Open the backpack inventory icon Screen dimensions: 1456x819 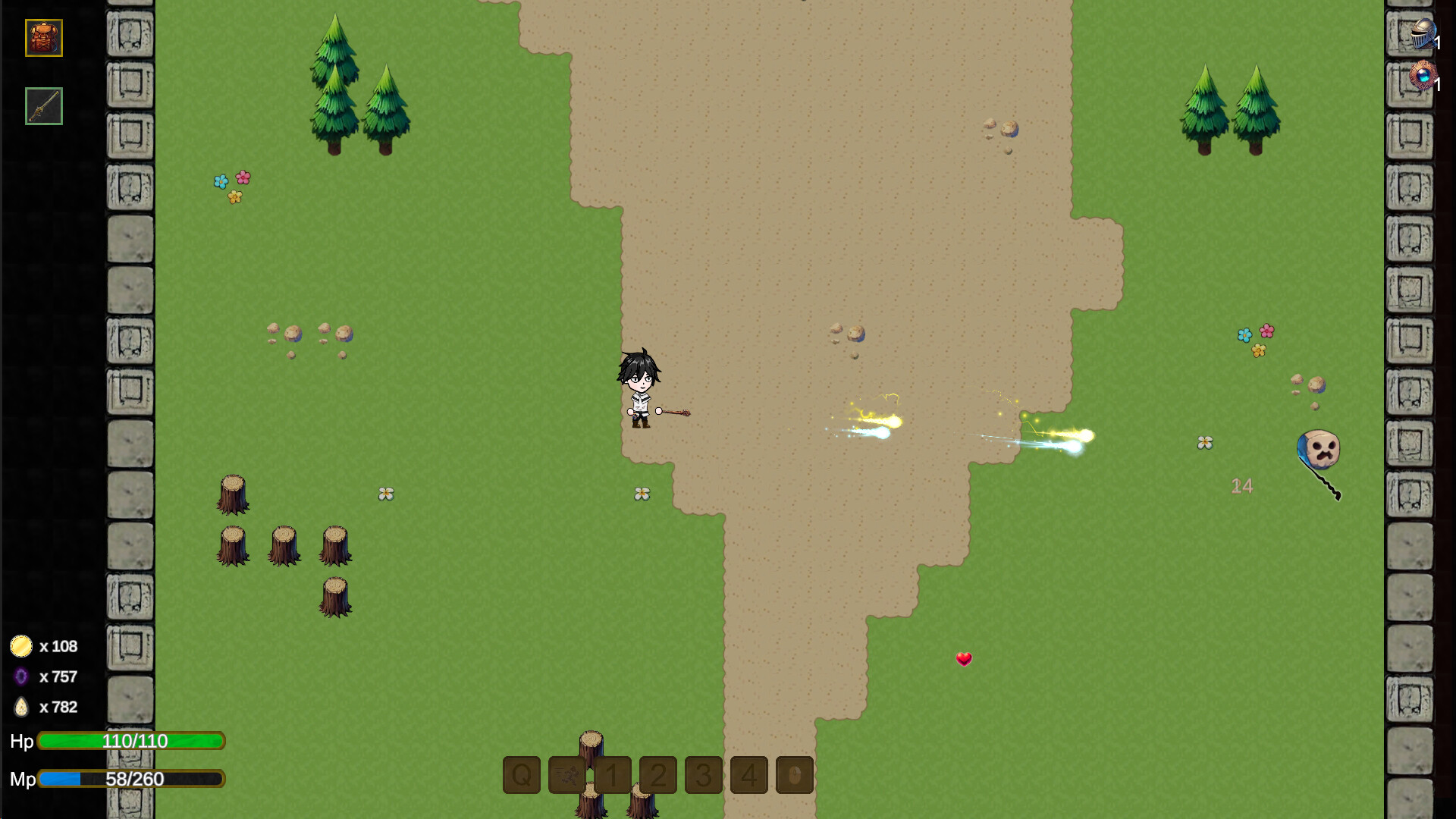[43, 39]
